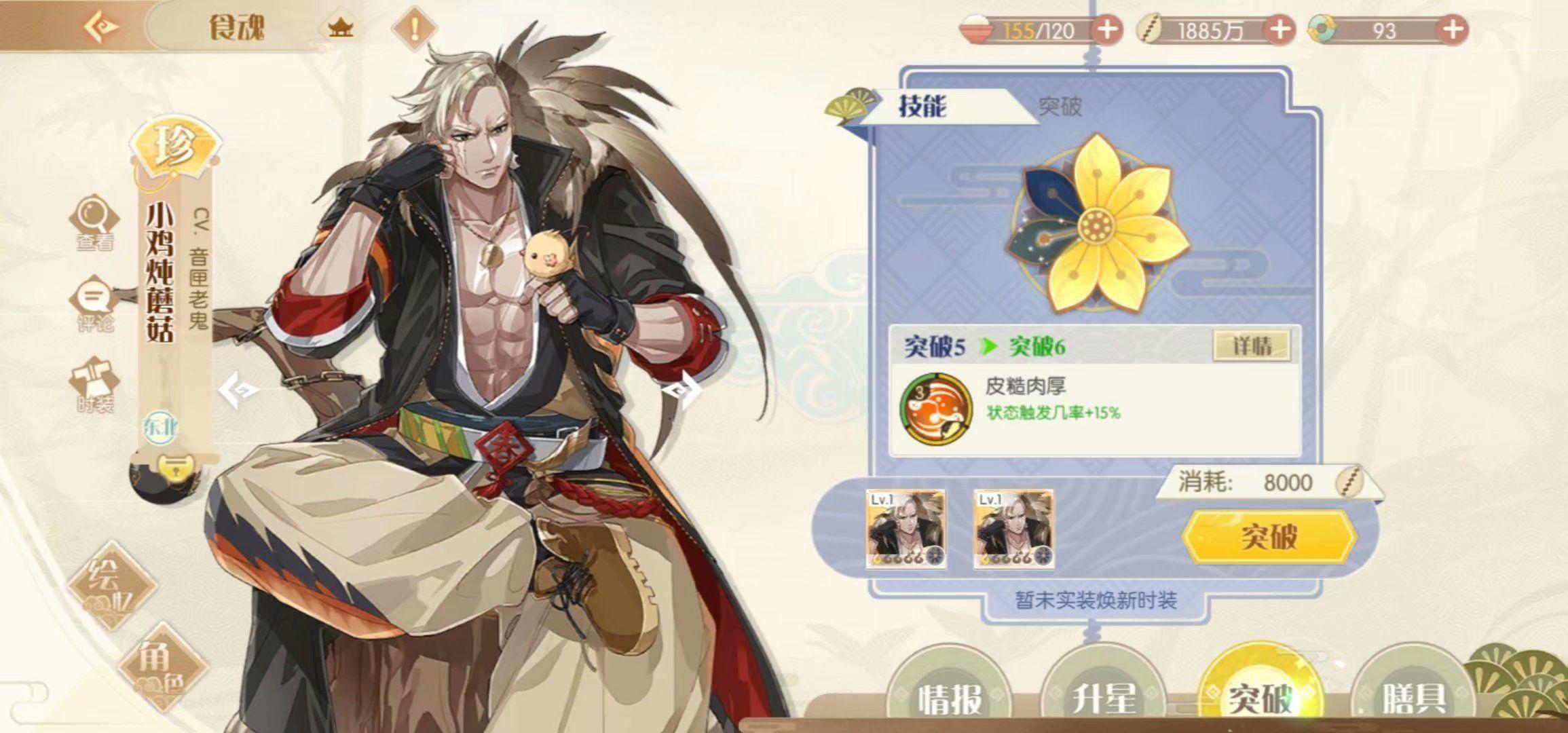Open the pavilion home icon
The width and height of the screenshot is (1568, 733).
[x=340, y=29]
